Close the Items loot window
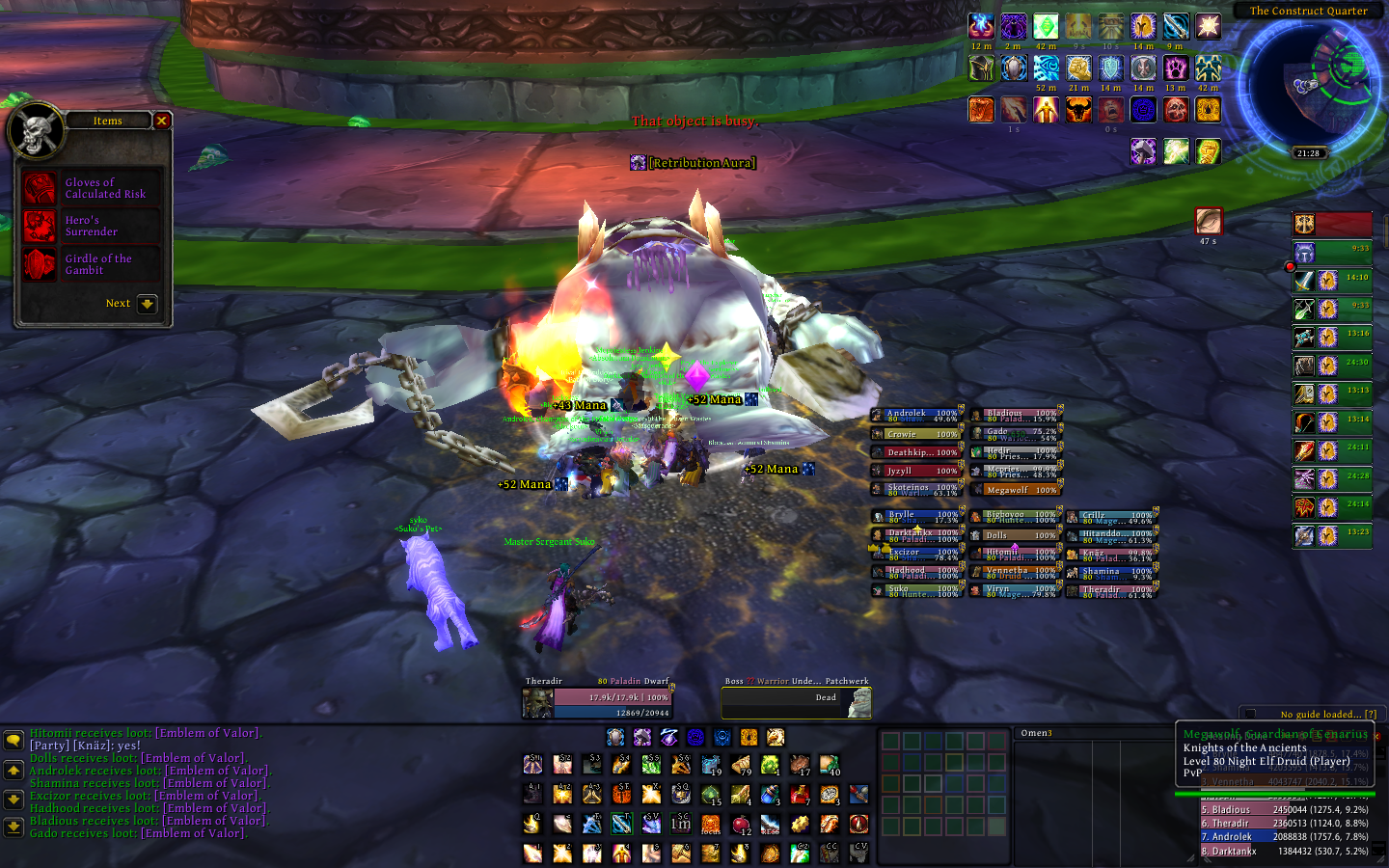Screen dimensions: 1389x868 [x=162, y=121]
